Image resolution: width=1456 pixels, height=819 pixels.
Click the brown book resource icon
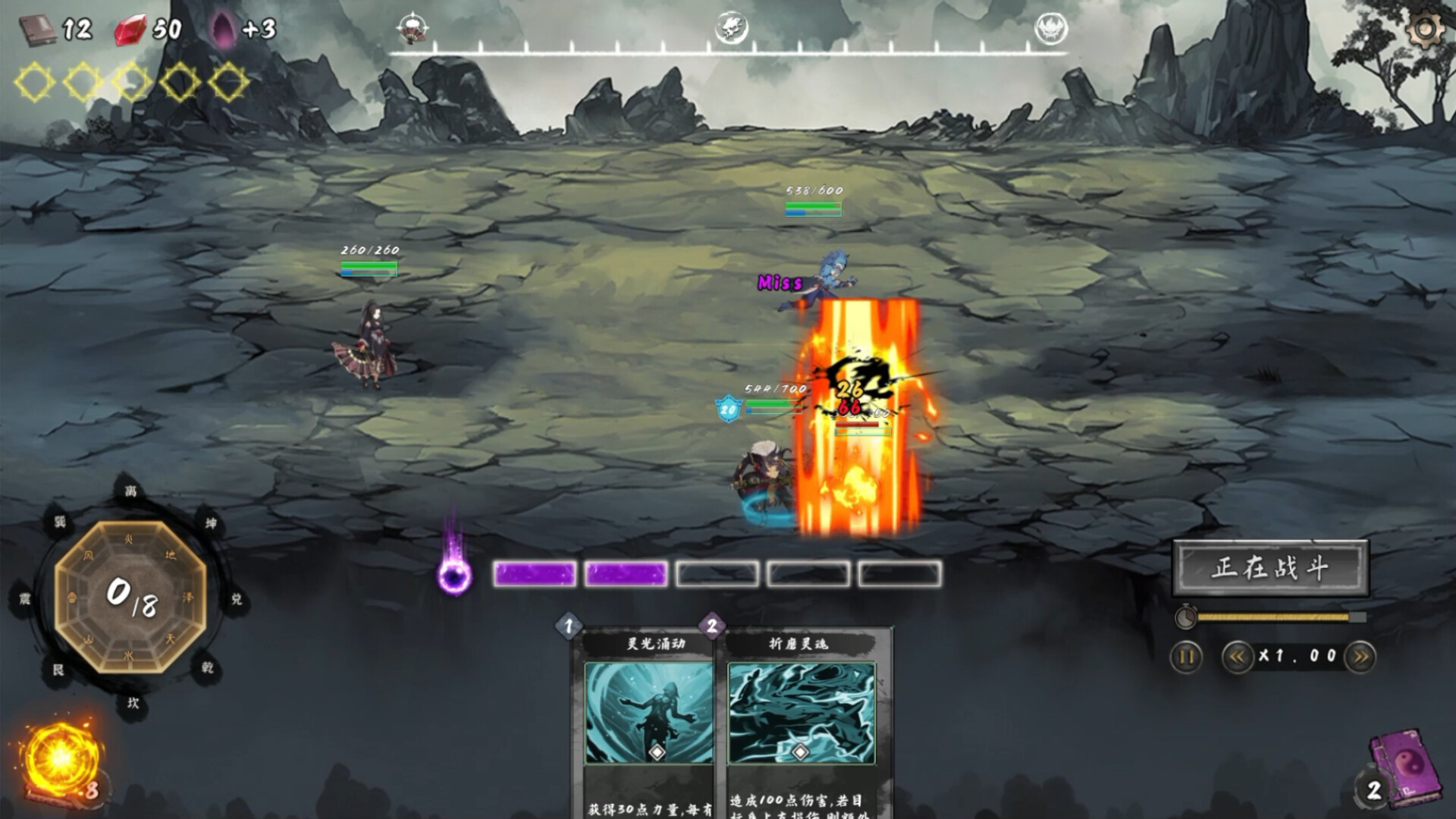pos(36,30)
